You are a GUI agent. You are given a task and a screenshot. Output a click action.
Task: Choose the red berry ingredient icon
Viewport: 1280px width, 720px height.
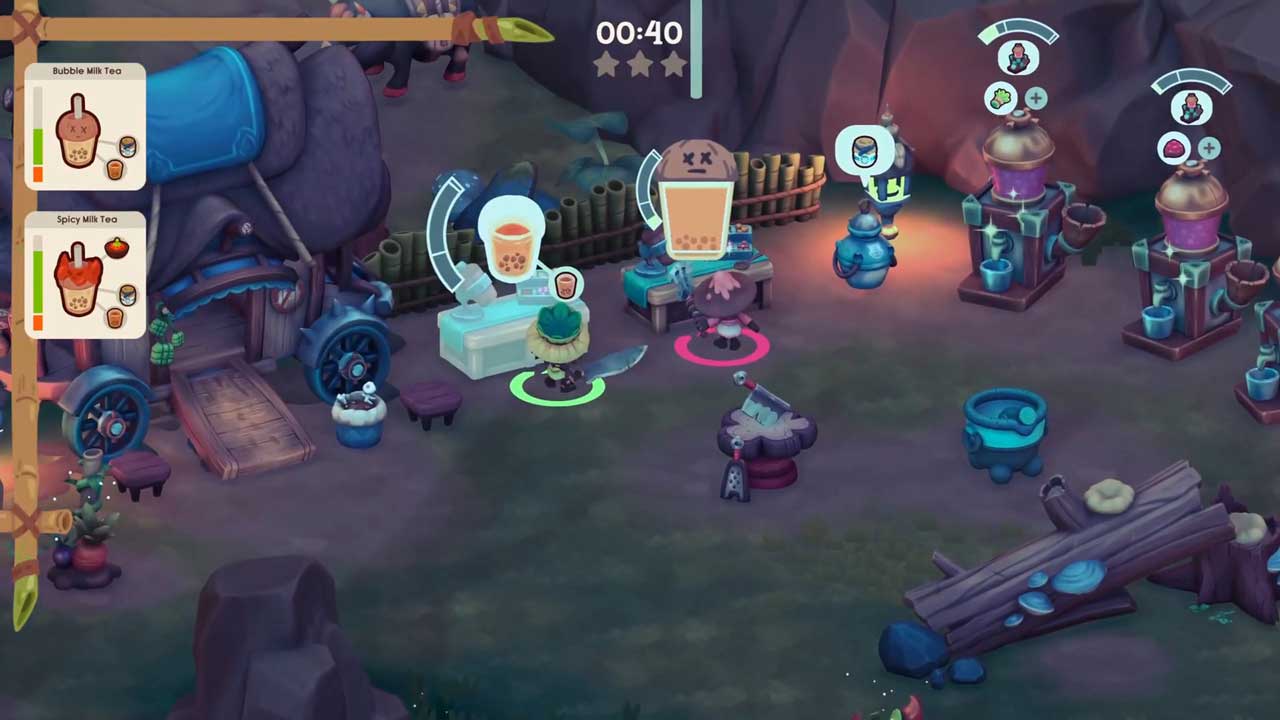(x=1173, y=149)
